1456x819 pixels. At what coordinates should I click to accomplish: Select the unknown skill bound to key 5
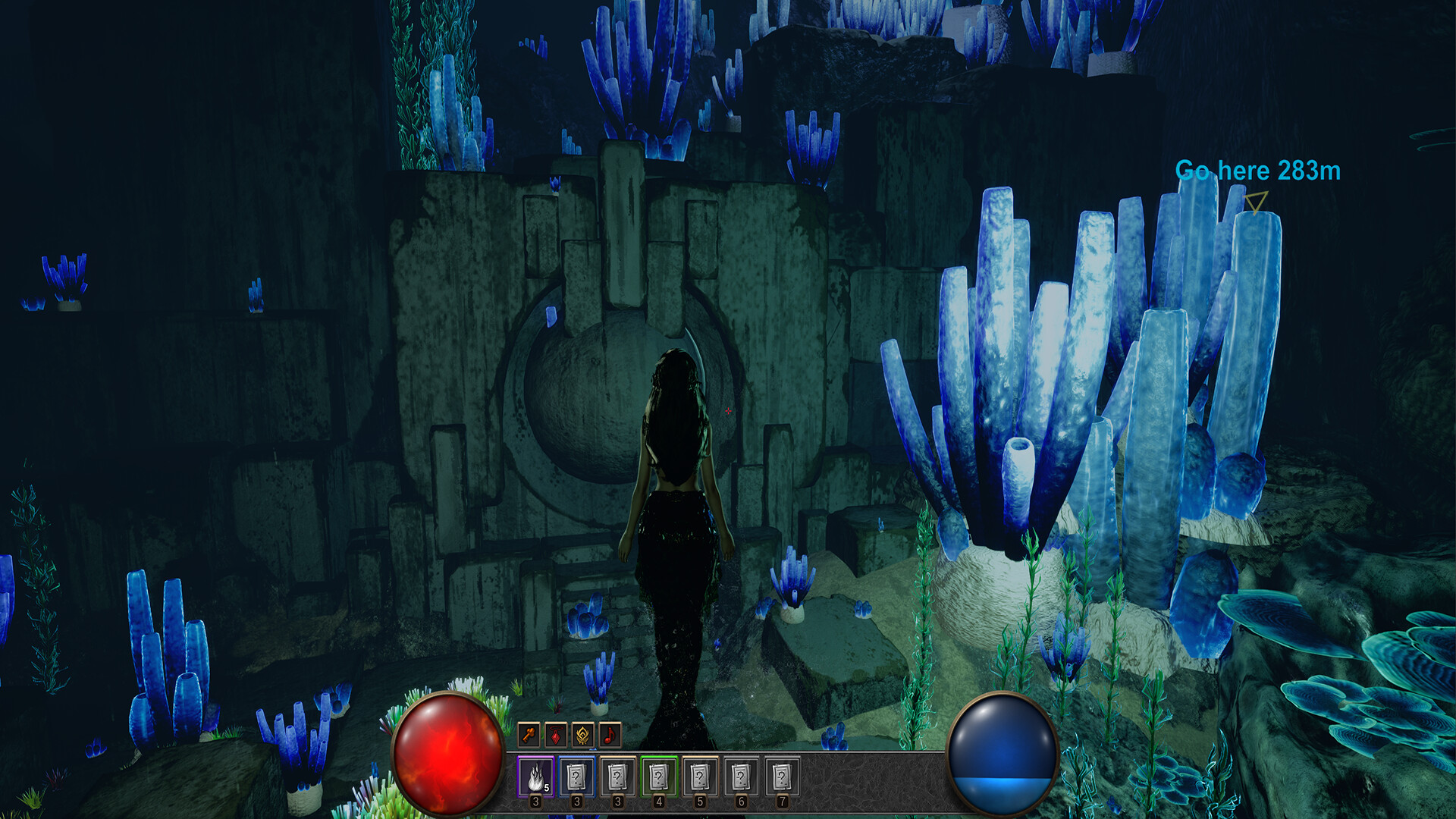coord(700,776)
